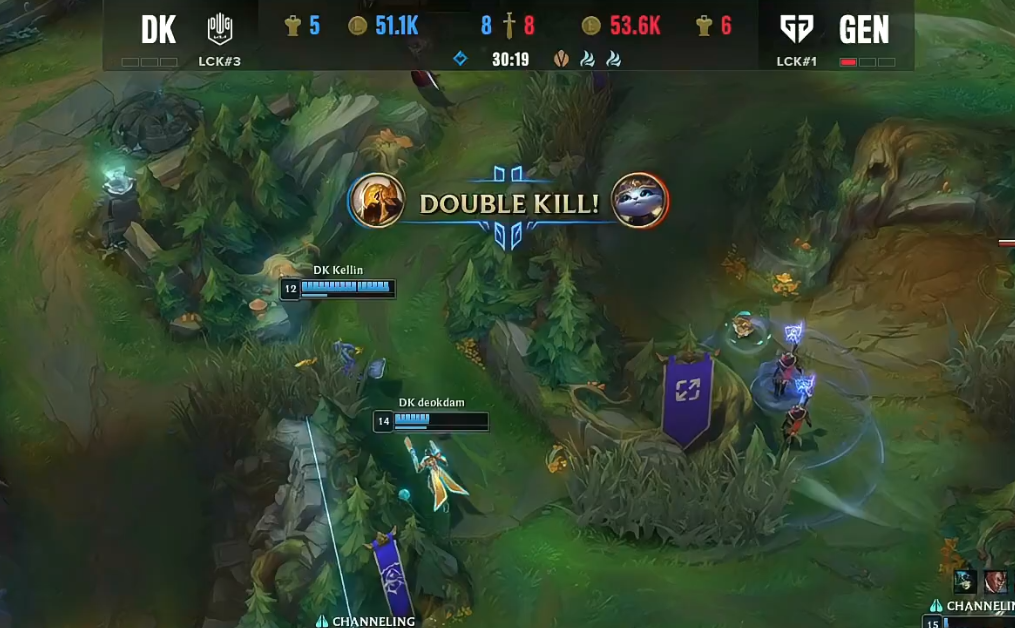
Task: Click the DK team logo in scoreboard
Action: click(219, 29)
